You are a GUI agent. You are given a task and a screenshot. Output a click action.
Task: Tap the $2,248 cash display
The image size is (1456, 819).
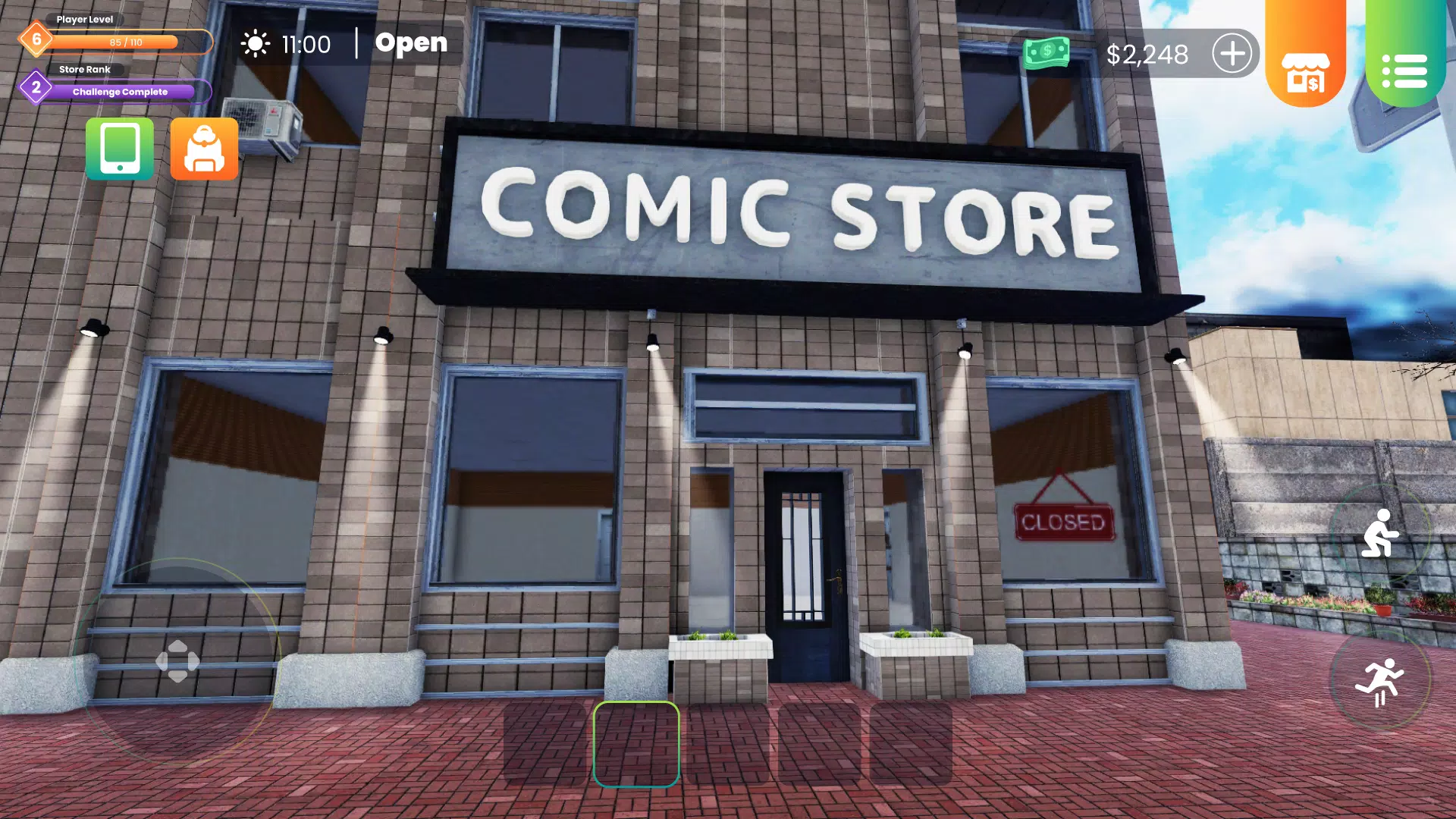(1150, 53)
